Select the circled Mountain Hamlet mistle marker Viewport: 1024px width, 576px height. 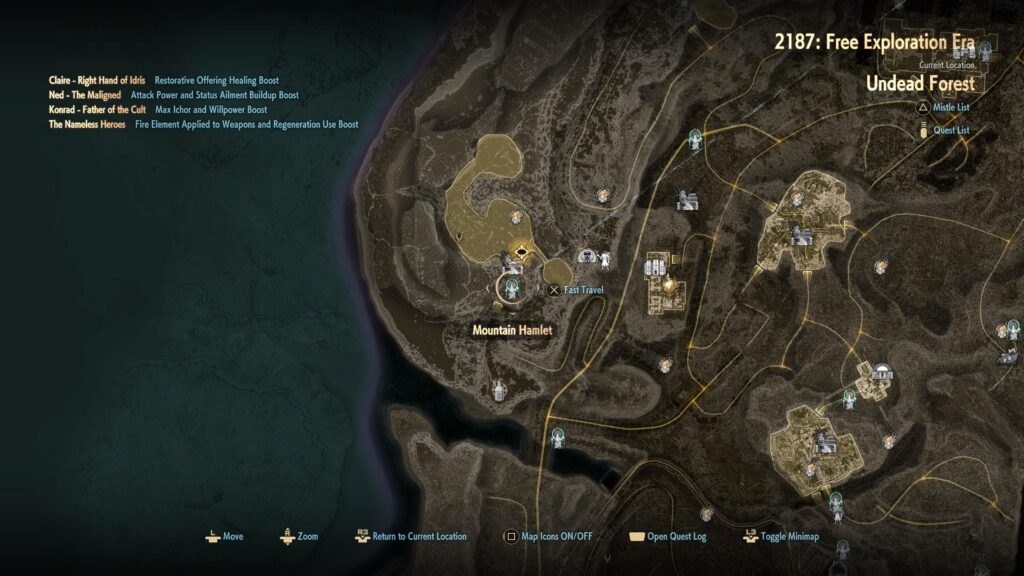513,288
